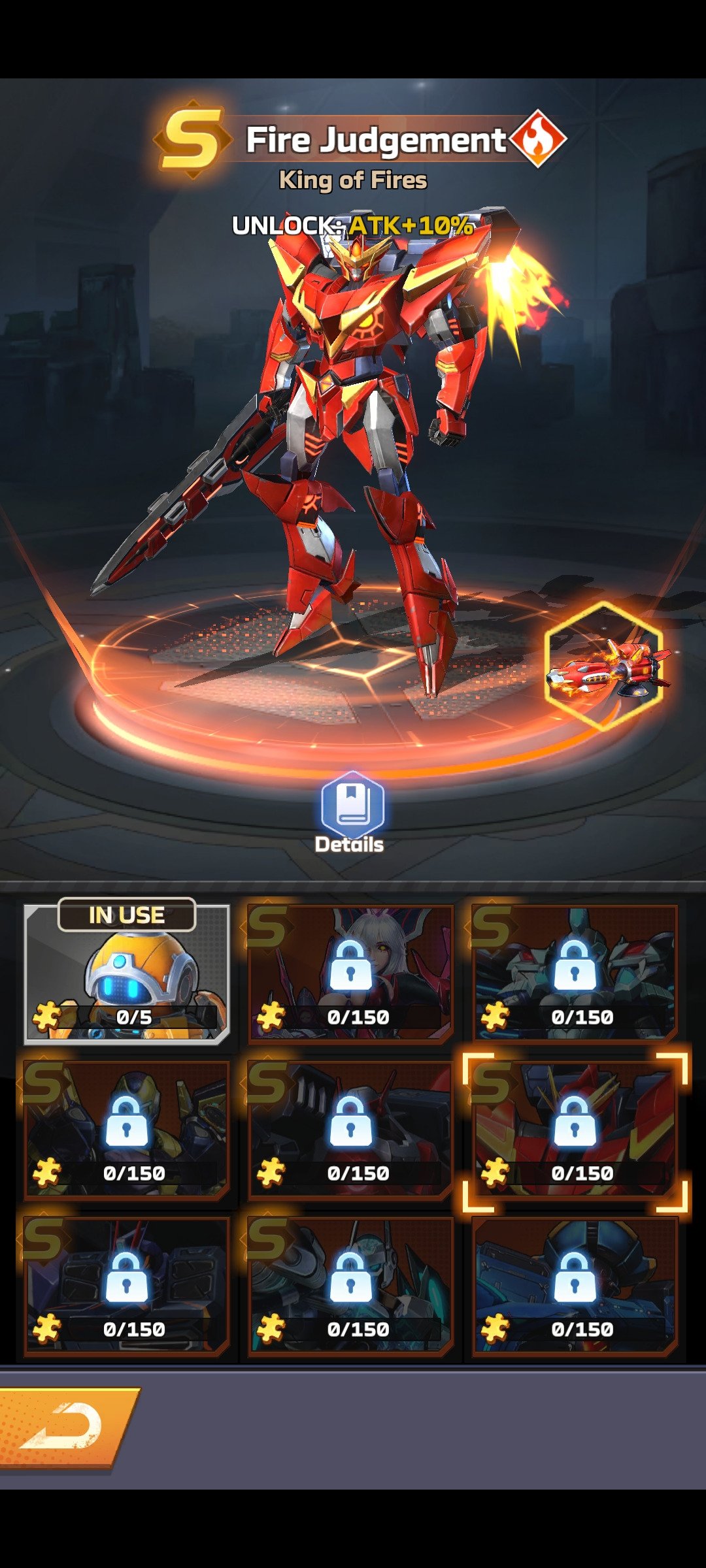Go back with the orange return arrow
706x1568 pixels.
pos(65,1427)
